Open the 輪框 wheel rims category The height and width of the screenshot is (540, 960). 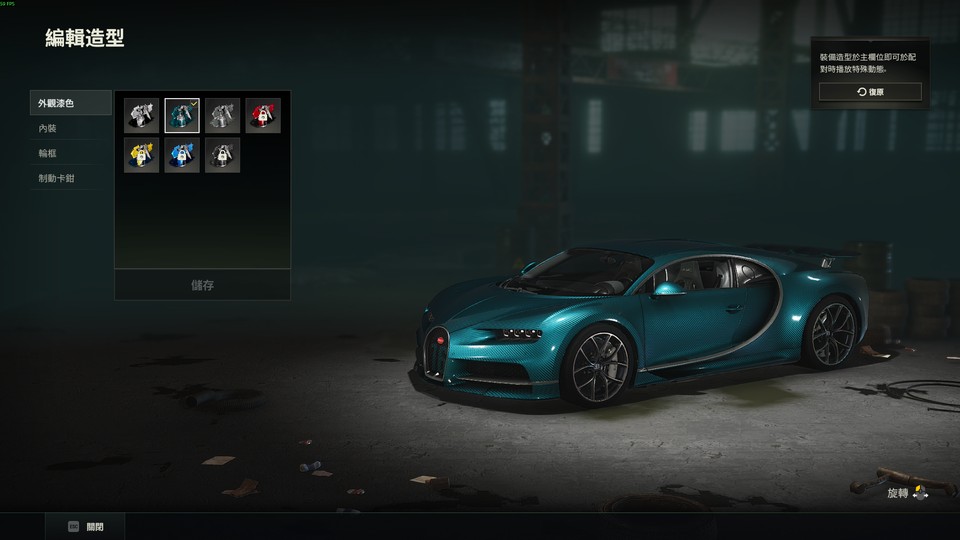coord(70,153)
